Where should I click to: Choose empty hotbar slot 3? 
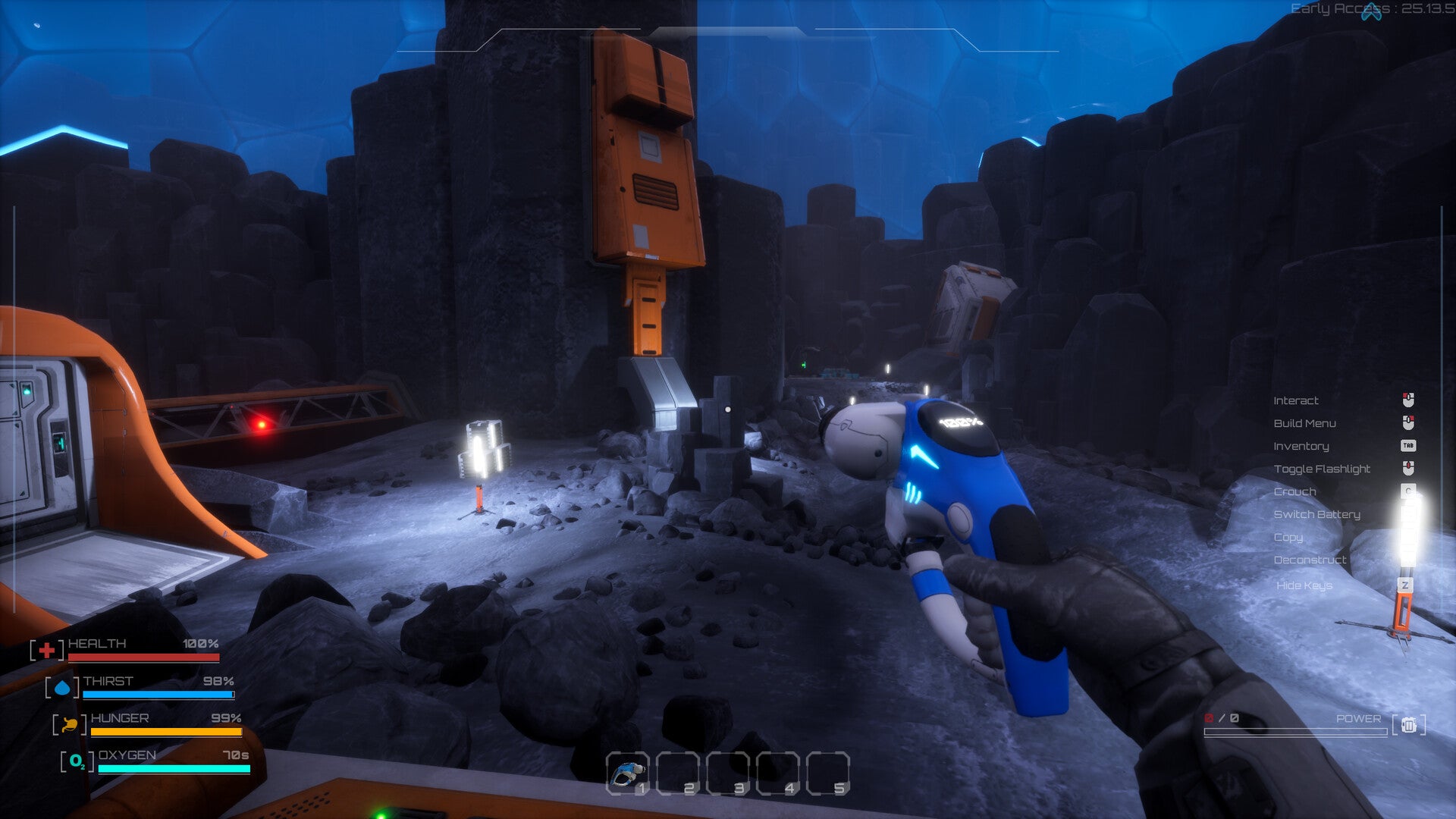point(728,773)
